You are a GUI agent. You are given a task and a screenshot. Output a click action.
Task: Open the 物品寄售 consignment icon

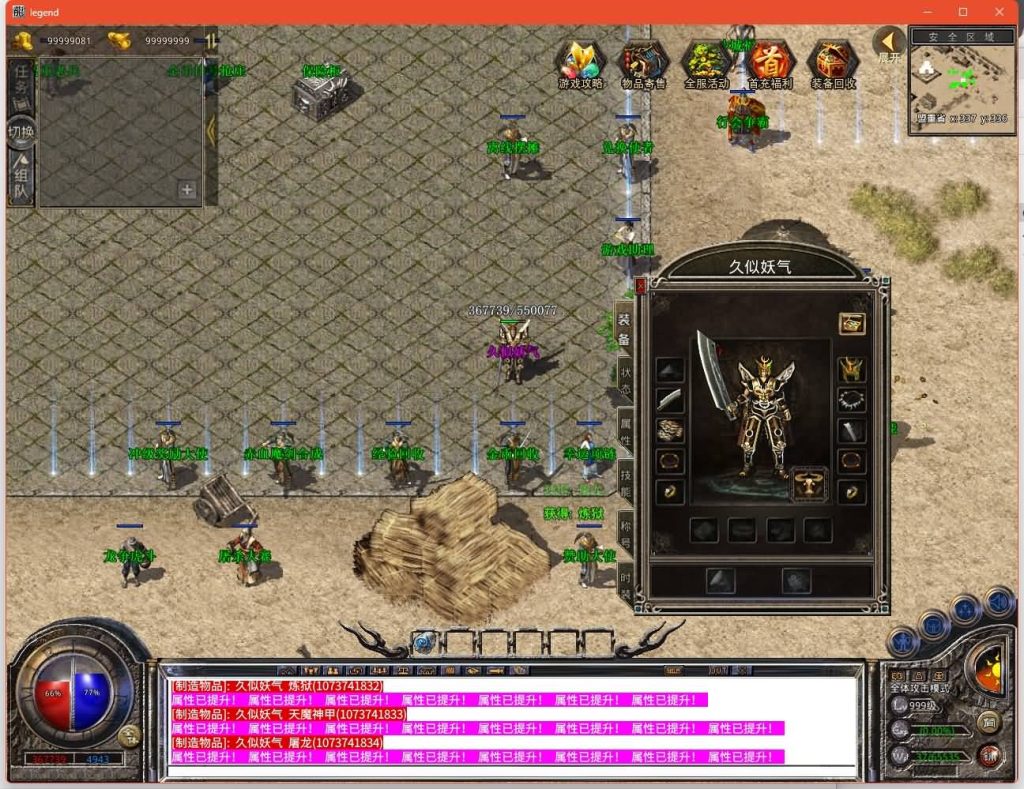click(x=644, y=64)
